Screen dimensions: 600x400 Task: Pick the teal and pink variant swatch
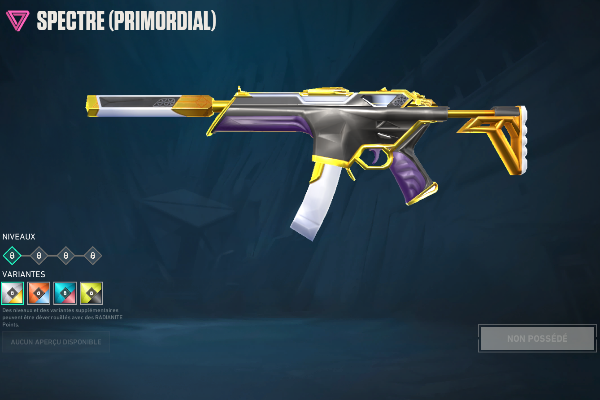pyautogui.click(x=65, y=293)
